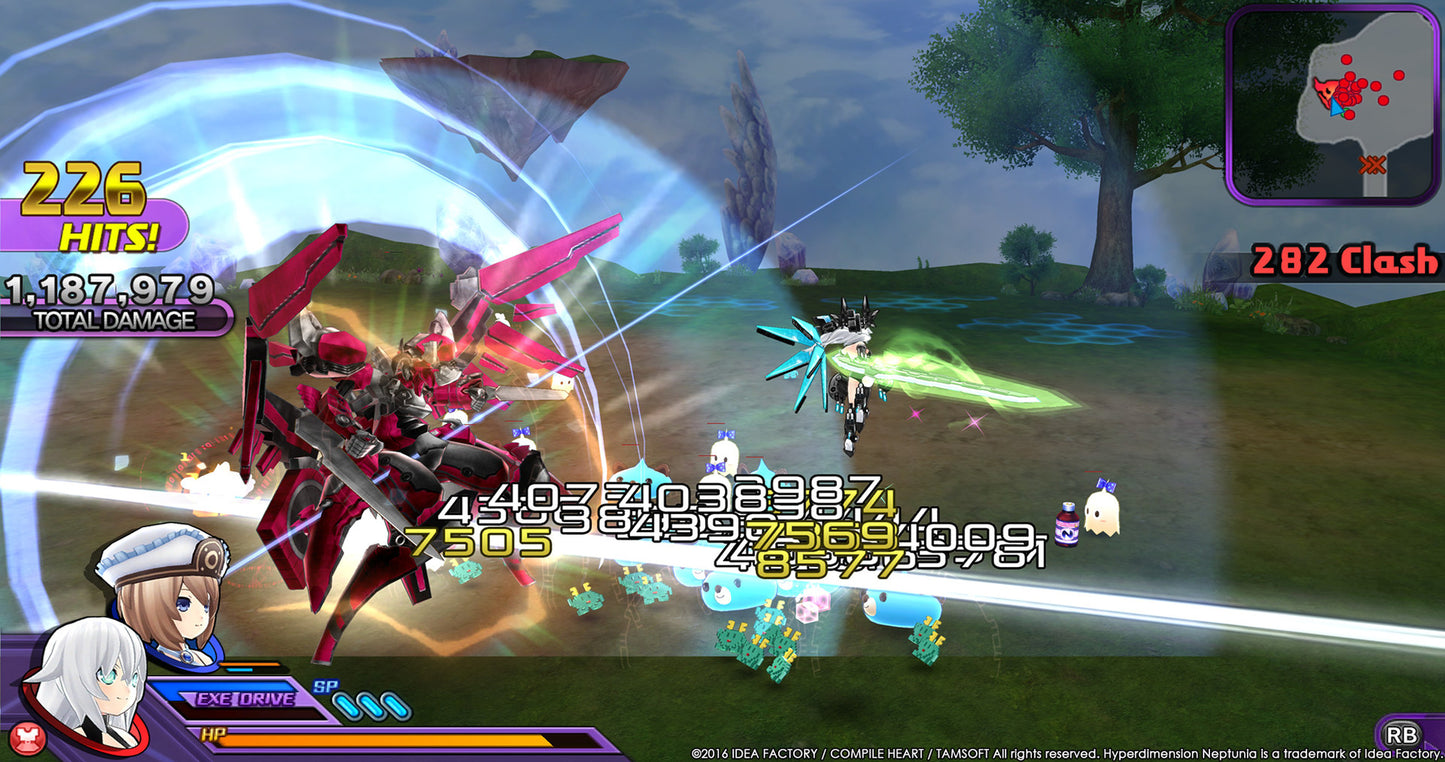Click the red armor break icon near portraits
This screenshot has height=762, width=1445.
click(28, 736)
